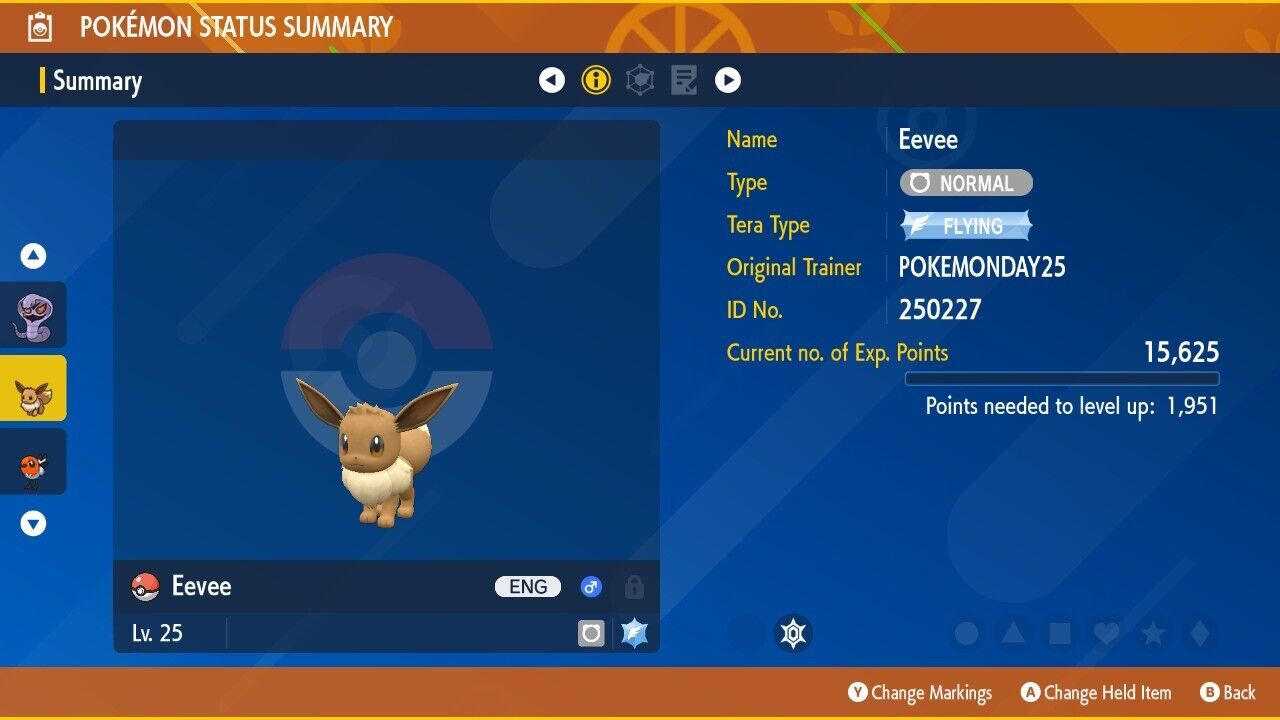Toggle the circle marking
1280x720 pixels.
(x=966, y=633)
